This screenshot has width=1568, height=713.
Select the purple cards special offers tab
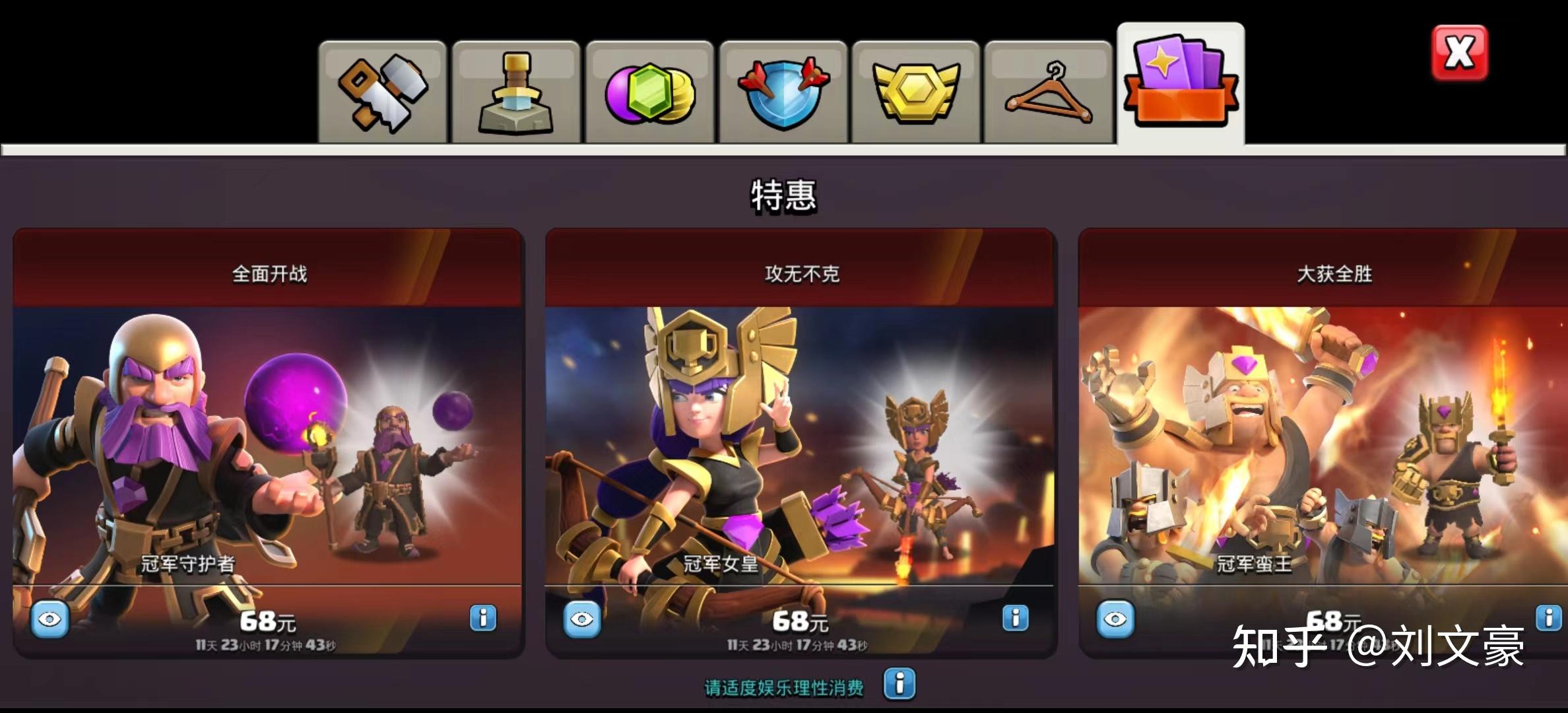(x=1181, y=83)
